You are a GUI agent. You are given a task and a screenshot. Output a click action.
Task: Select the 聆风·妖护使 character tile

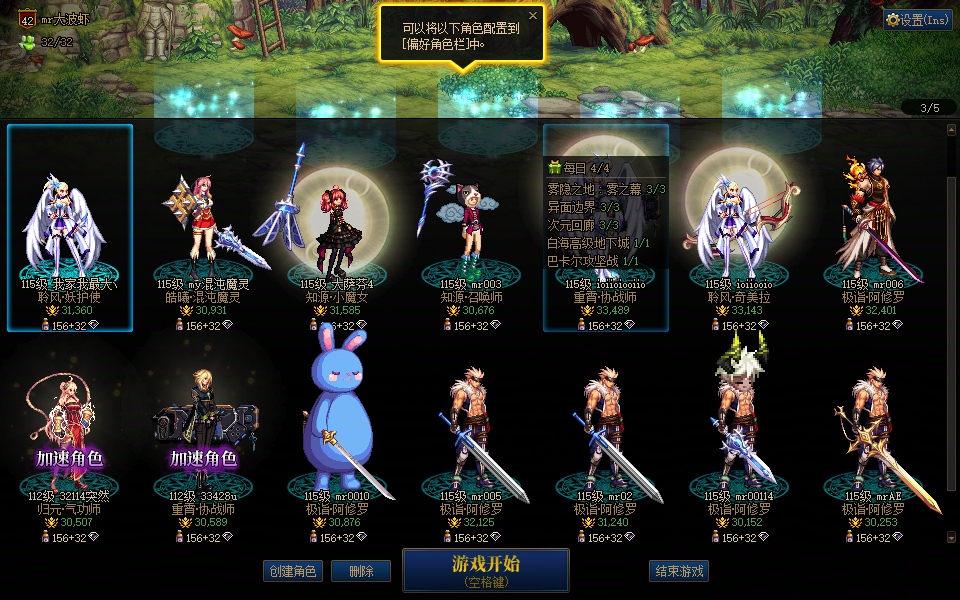[x=70, y=228]
